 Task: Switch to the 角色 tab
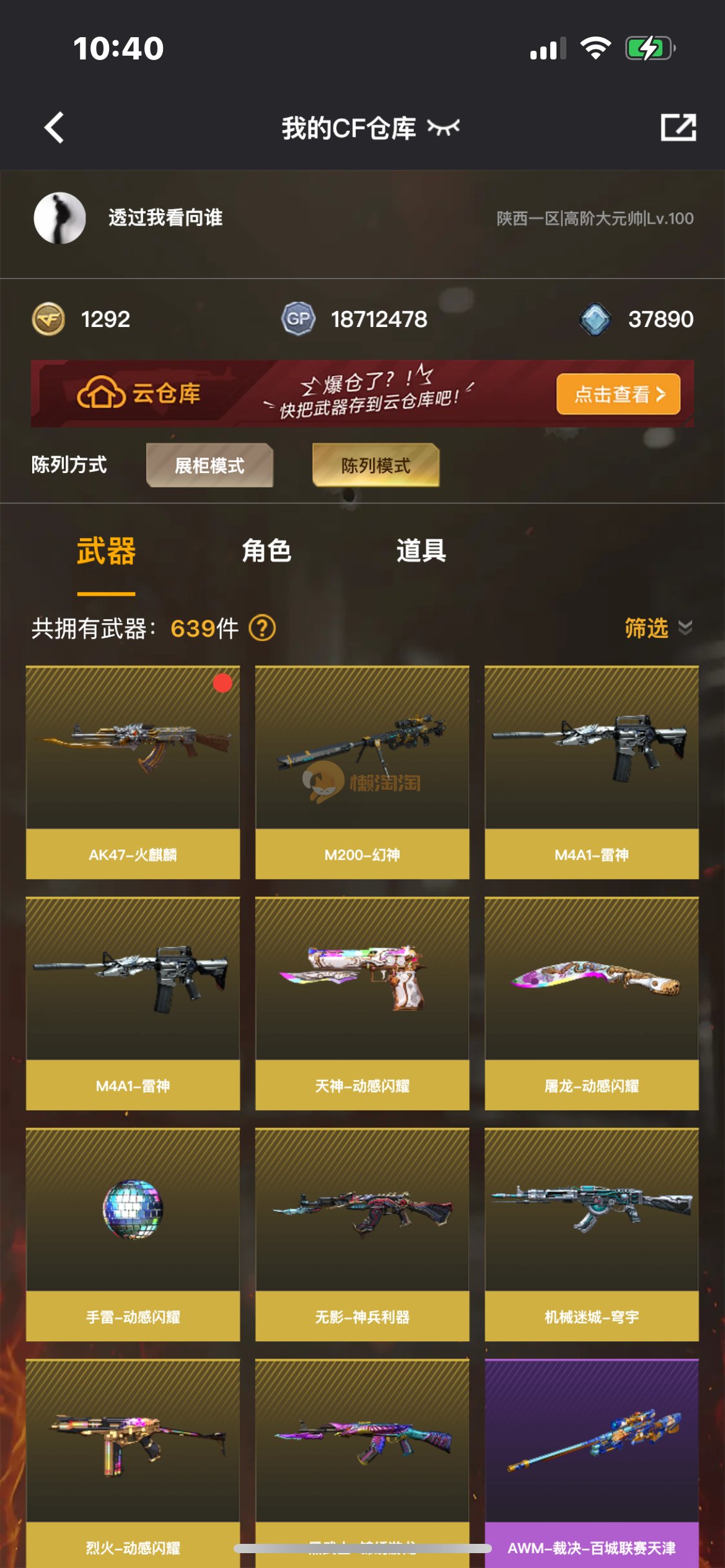[x=266, y=551]
